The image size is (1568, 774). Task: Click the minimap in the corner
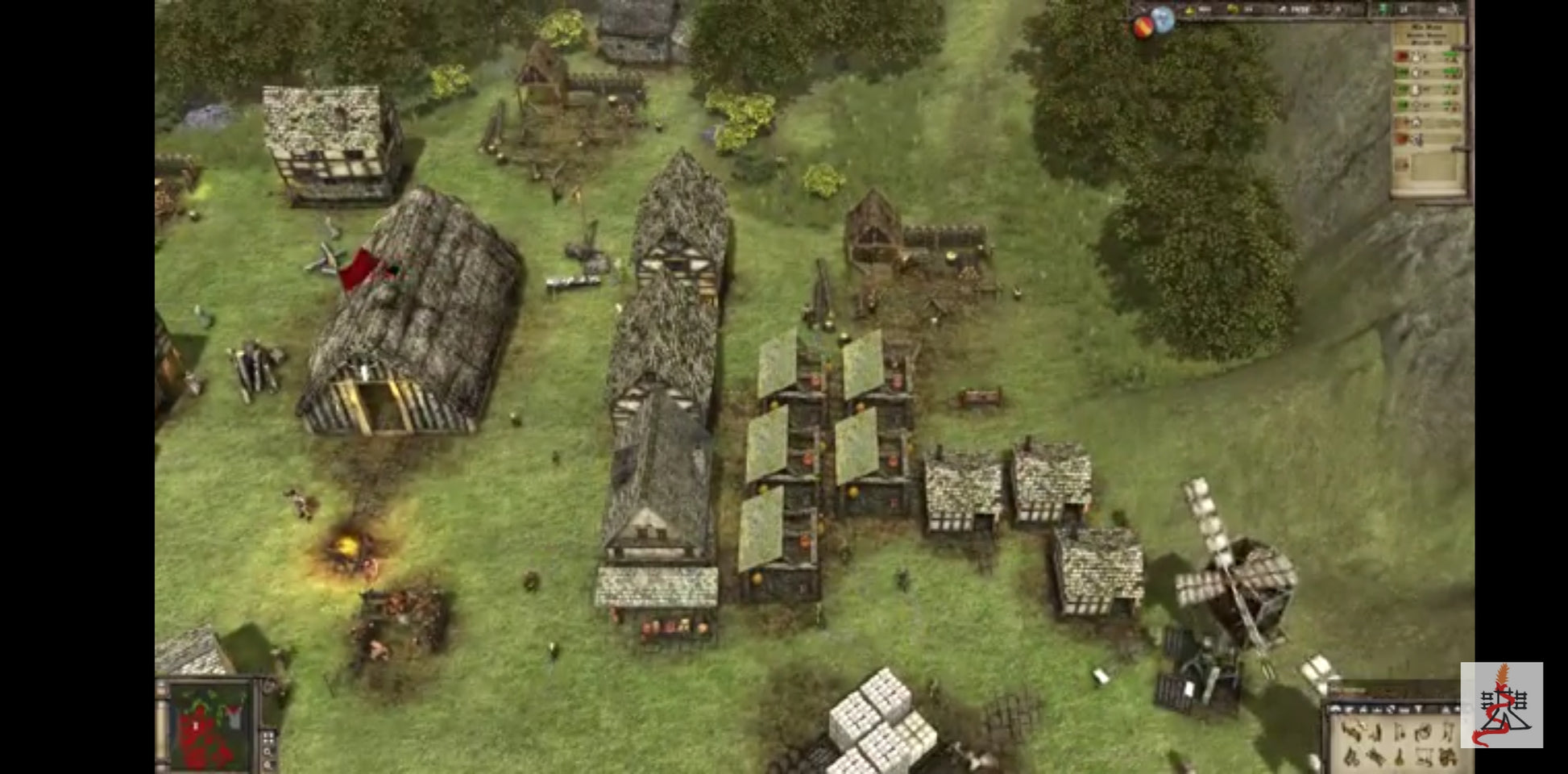[x=211, y=726]
